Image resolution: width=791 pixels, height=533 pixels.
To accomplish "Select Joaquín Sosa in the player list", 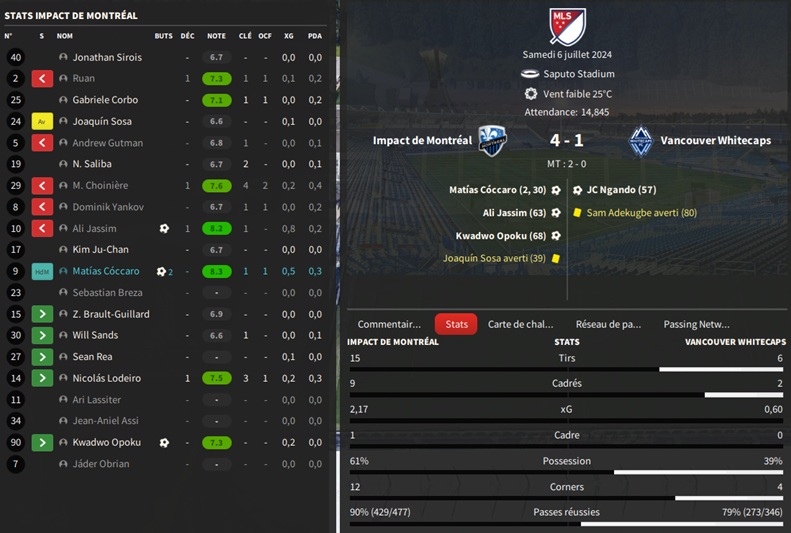I will tap(102, 121).
